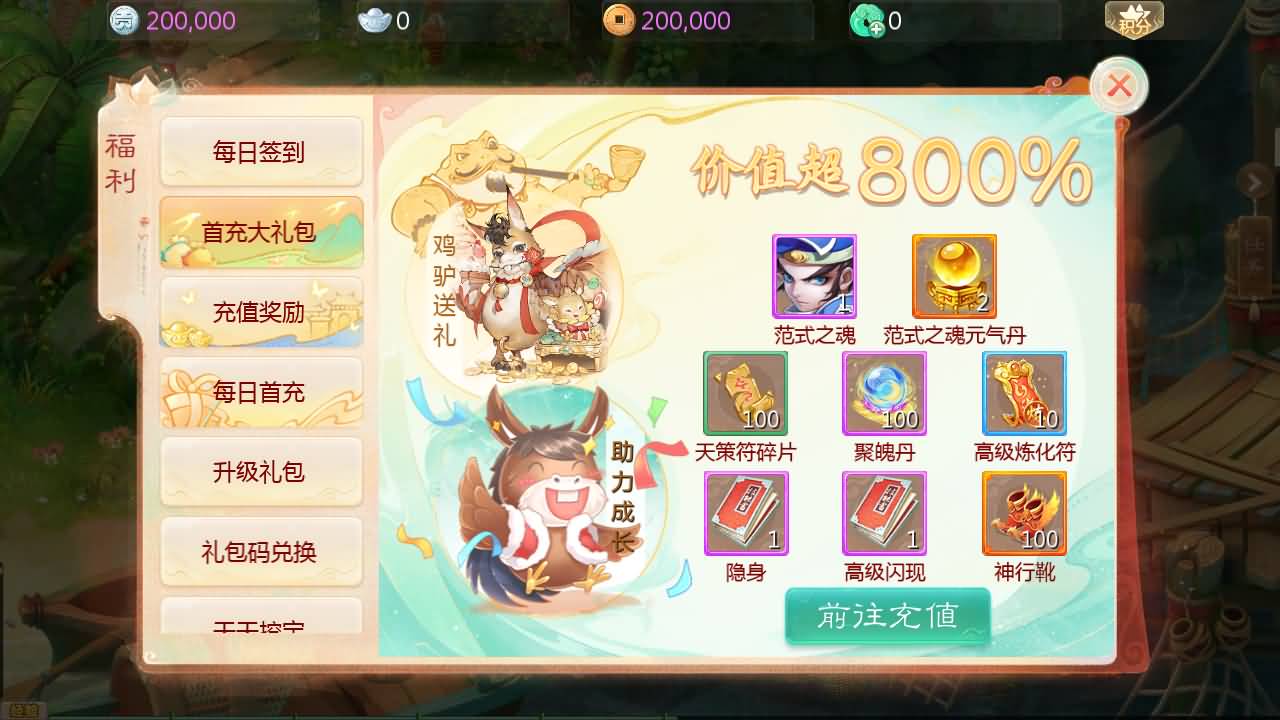Switch to the 每日签到 sign-in tab
The image size is (1280, 720).
(261, 150)
